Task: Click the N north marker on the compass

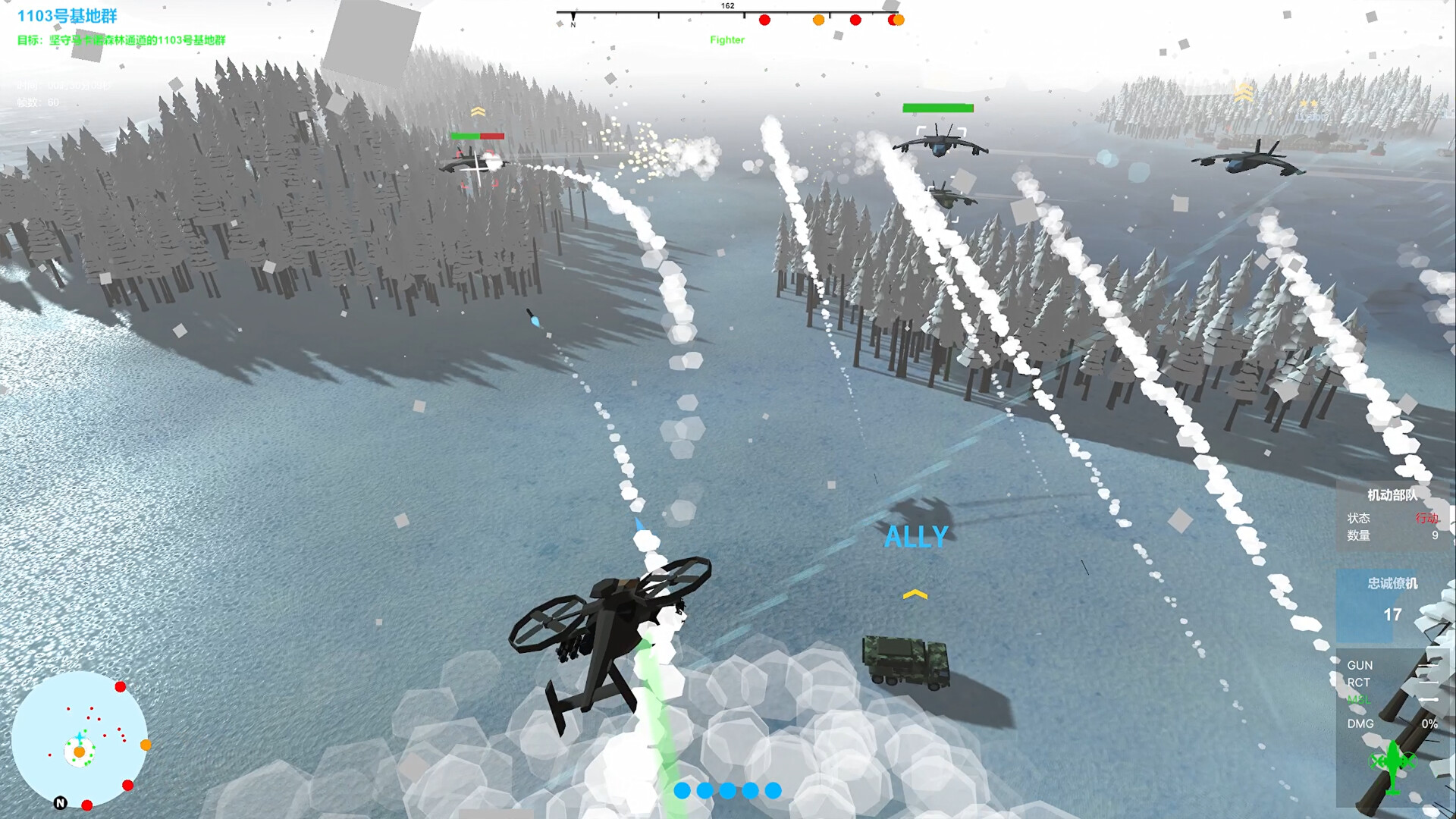Action: pos(573,24)
